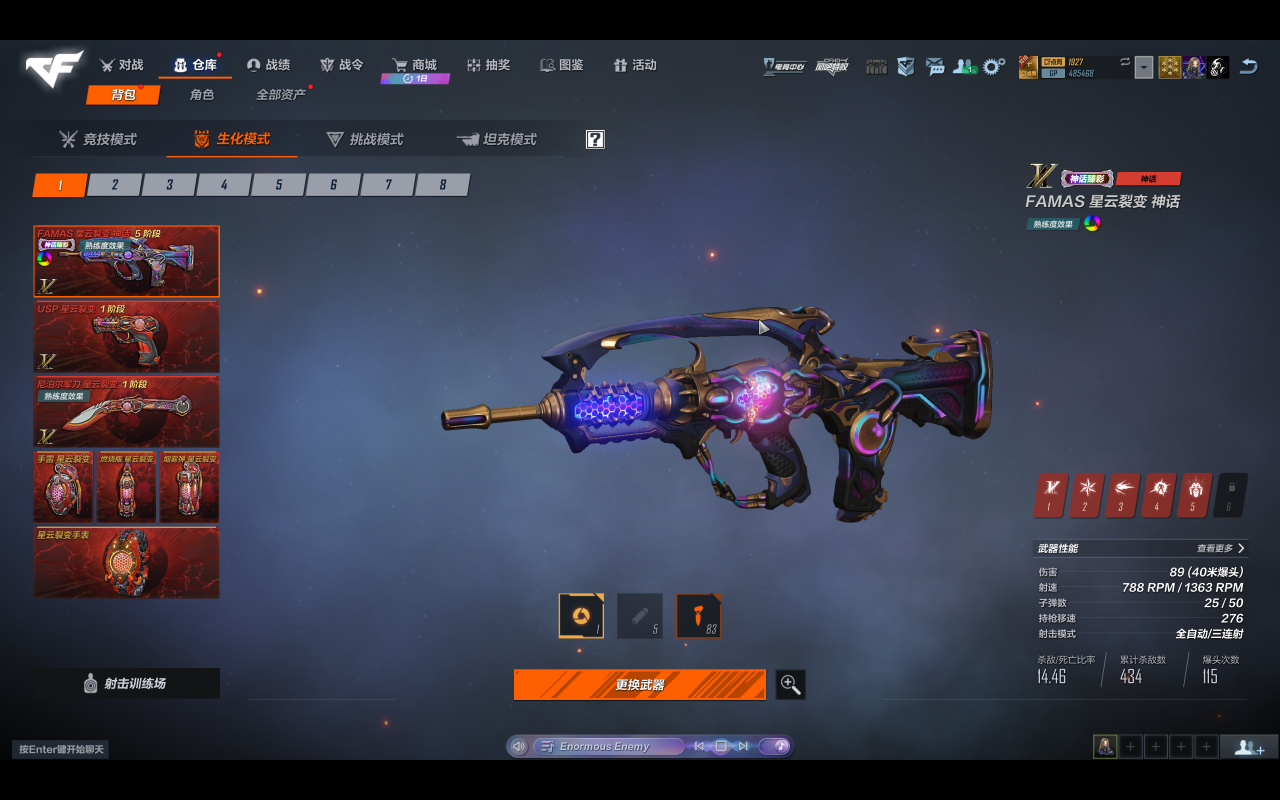Open the magnifier weapon inspect button
The image size is (1280, 800).
coord(790,685)
